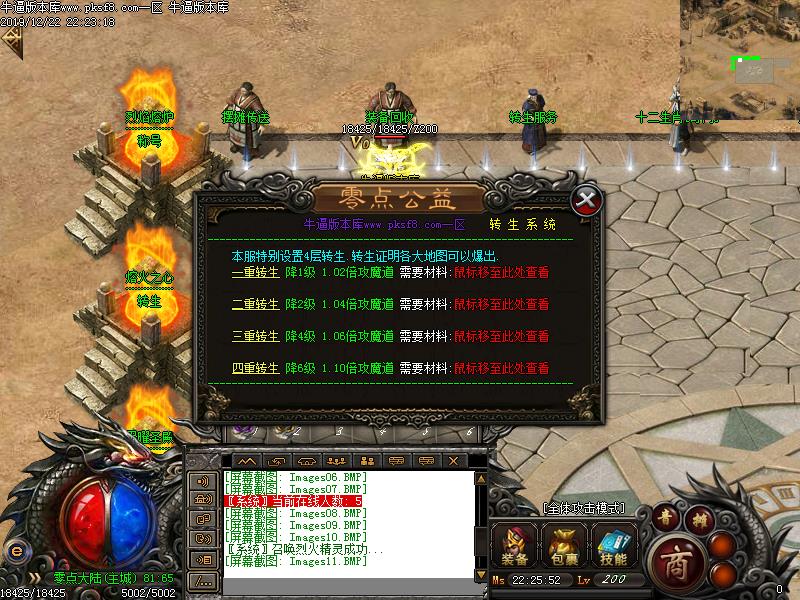Pick the 三重转生 rebirth option
The image size is (800, 600).
click(x=257, y=336)
